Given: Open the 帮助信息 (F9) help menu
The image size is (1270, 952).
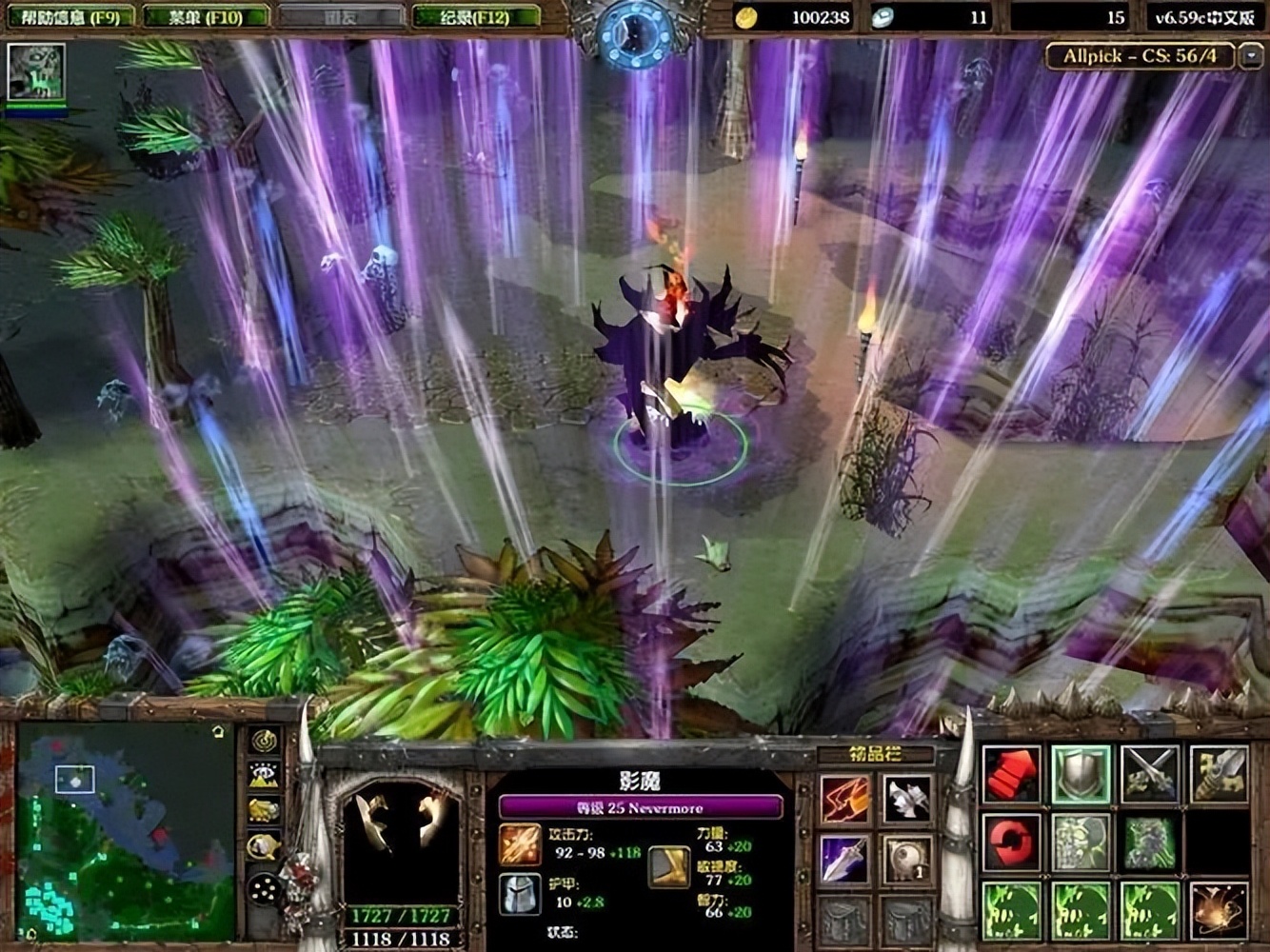Looking at the screenshot, I should pyautogui.click(x=69, y=16).
